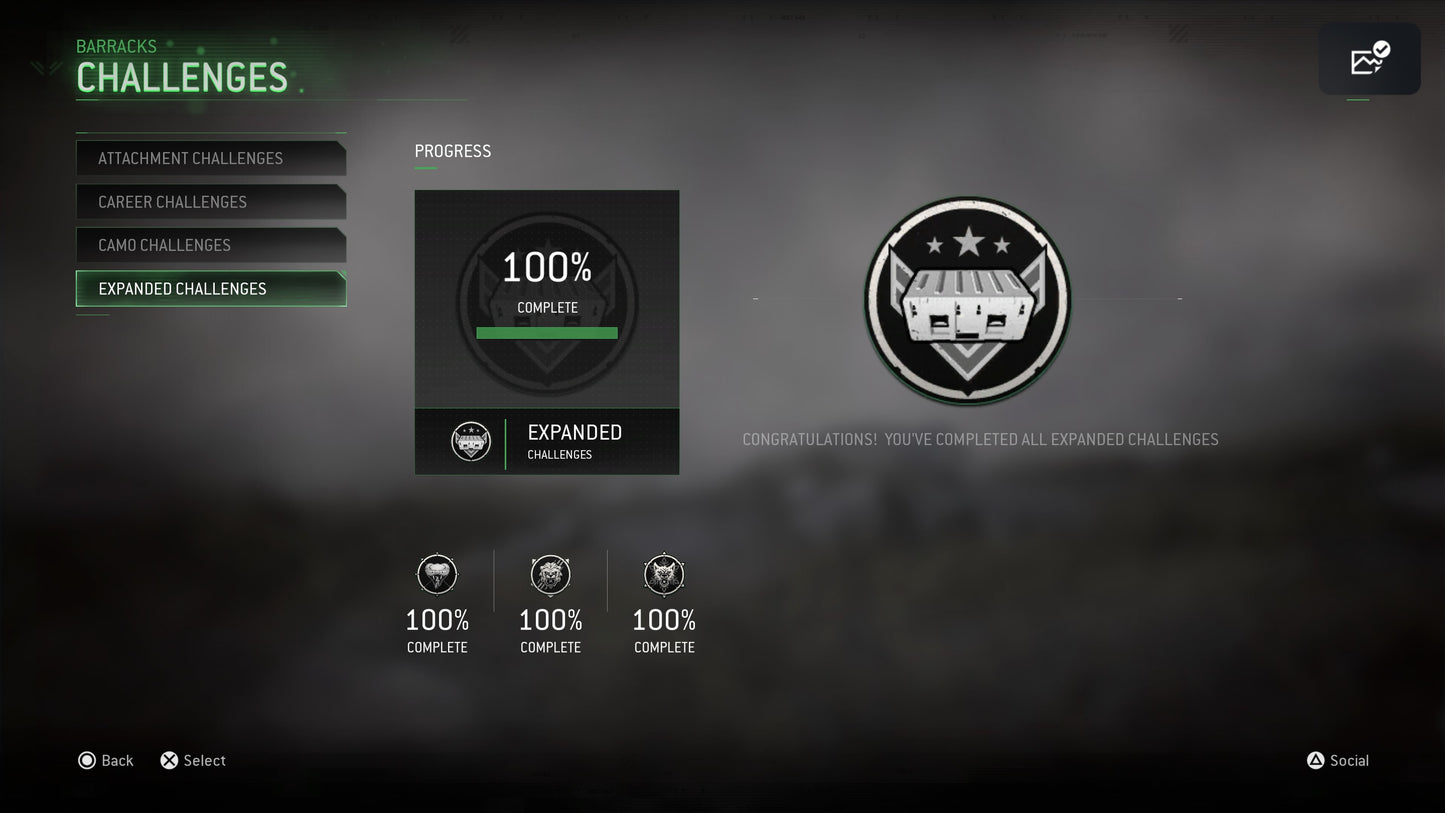Open the challenge tracker icon top-right

(1369, 59)
